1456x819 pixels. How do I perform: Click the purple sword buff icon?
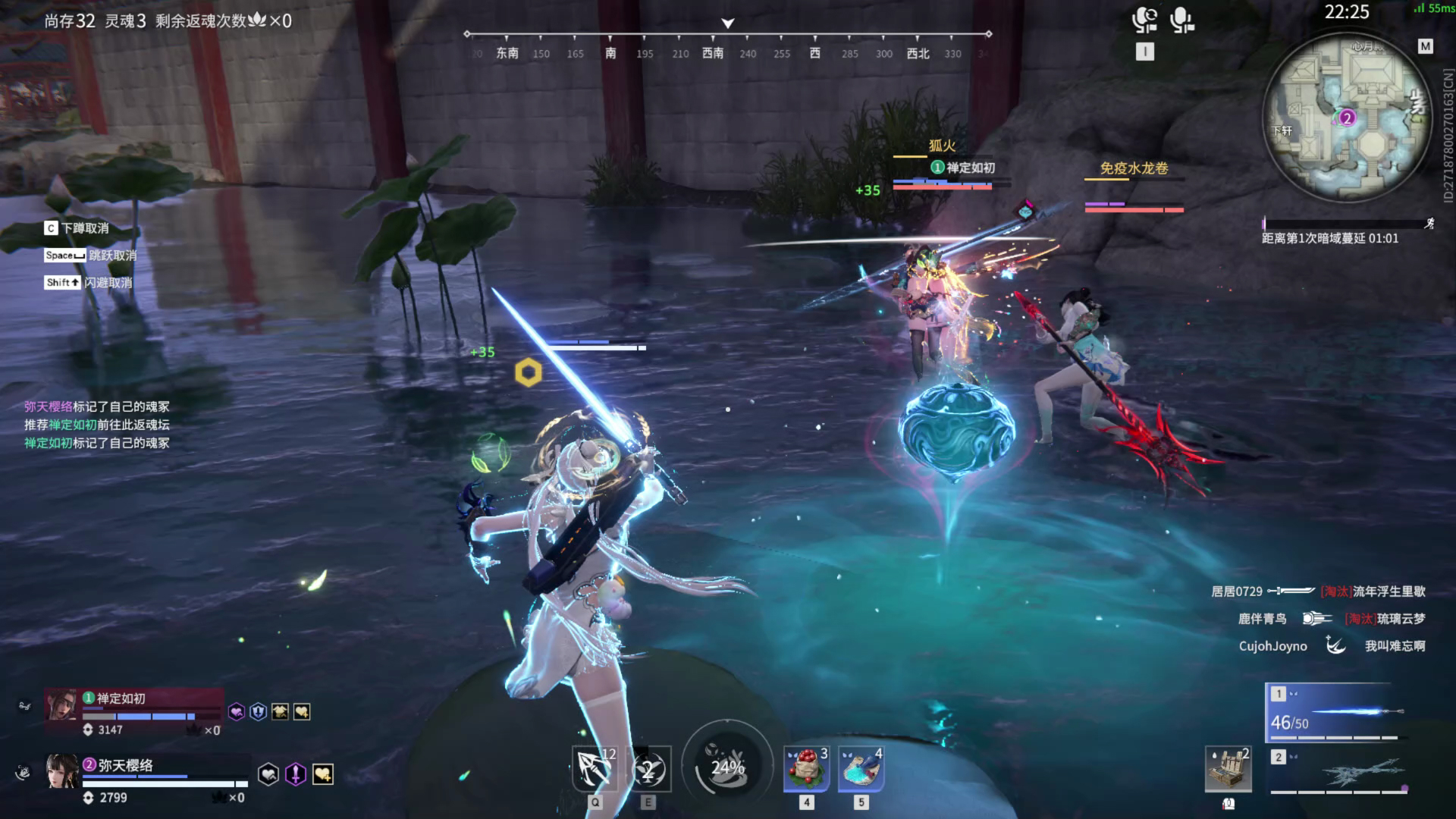(x=295, y=774)
